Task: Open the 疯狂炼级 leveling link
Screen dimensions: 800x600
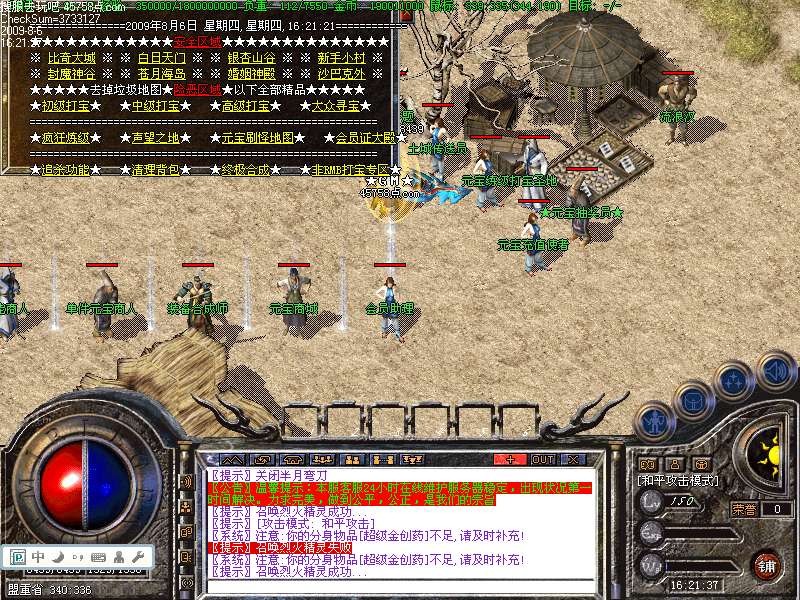Action: pos(65,138)
